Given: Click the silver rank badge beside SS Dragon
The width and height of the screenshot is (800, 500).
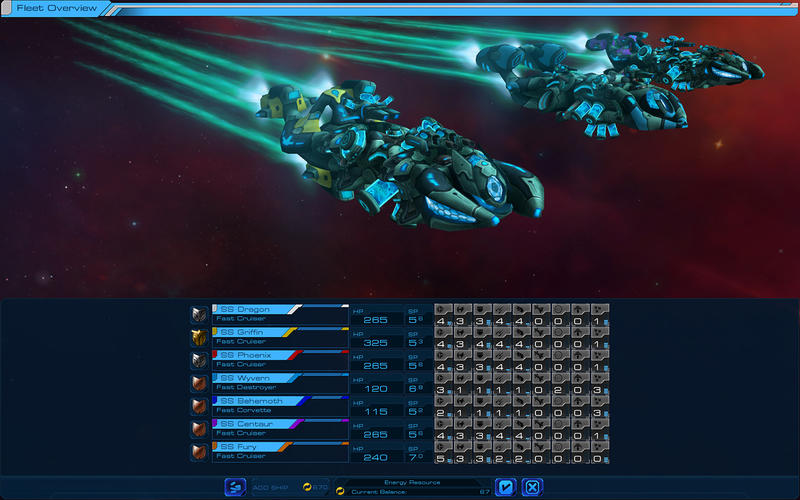Looking at the screenshot, I should (200, 314).
